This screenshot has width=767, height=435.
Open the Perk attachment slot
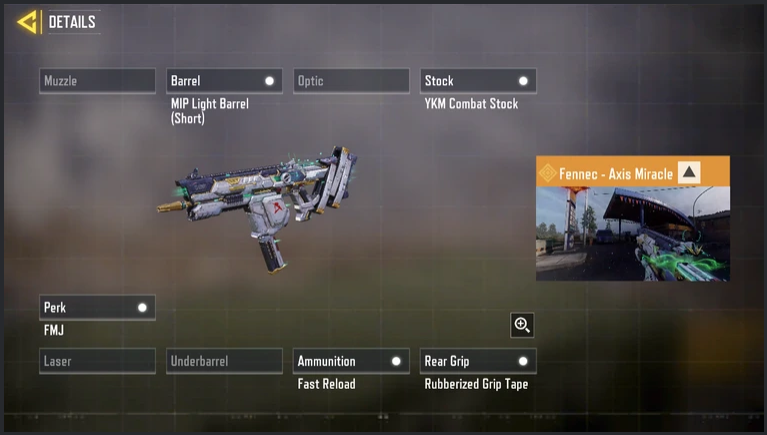(97, 308)
